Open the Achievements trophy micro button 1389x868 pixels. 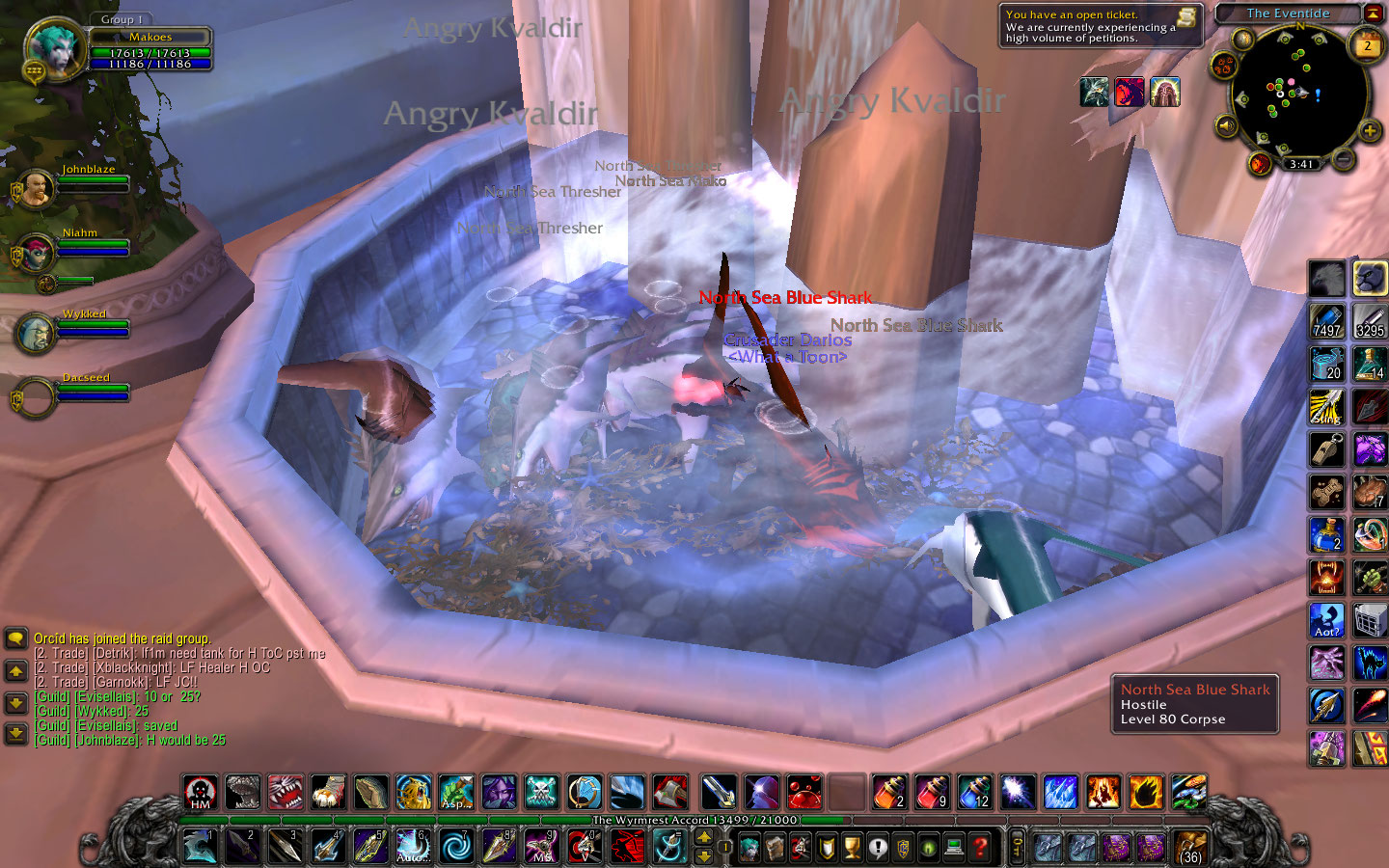tap(851, 846)
